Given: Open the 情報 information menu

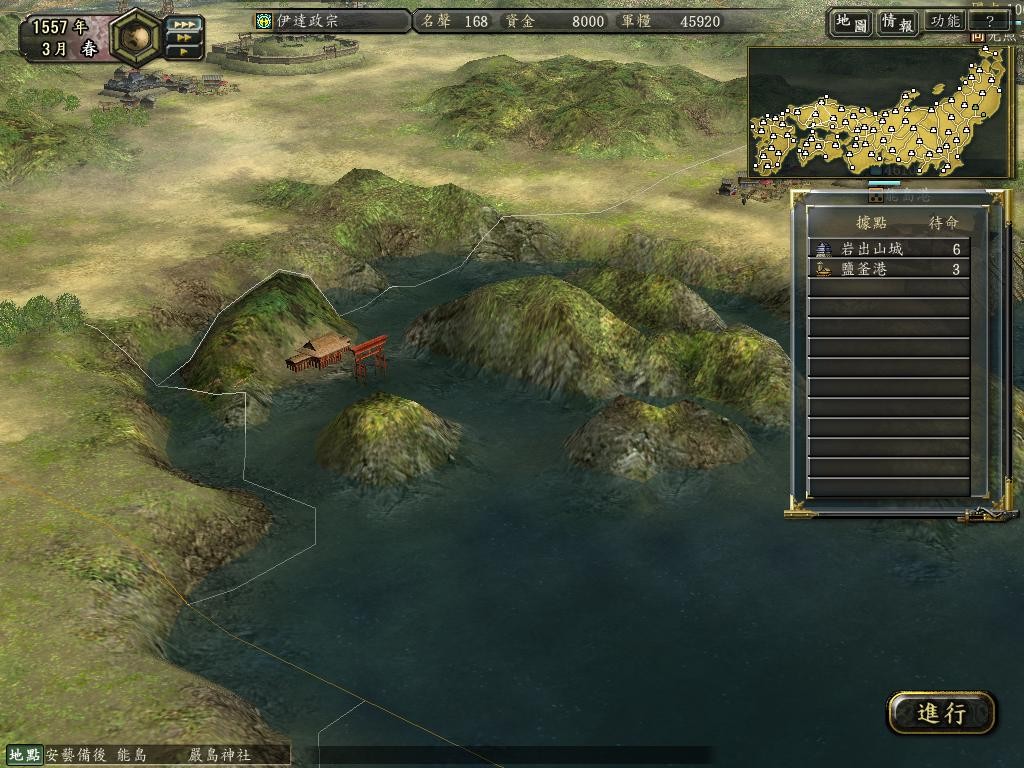Looking at the screenshot, I should 897,21.
